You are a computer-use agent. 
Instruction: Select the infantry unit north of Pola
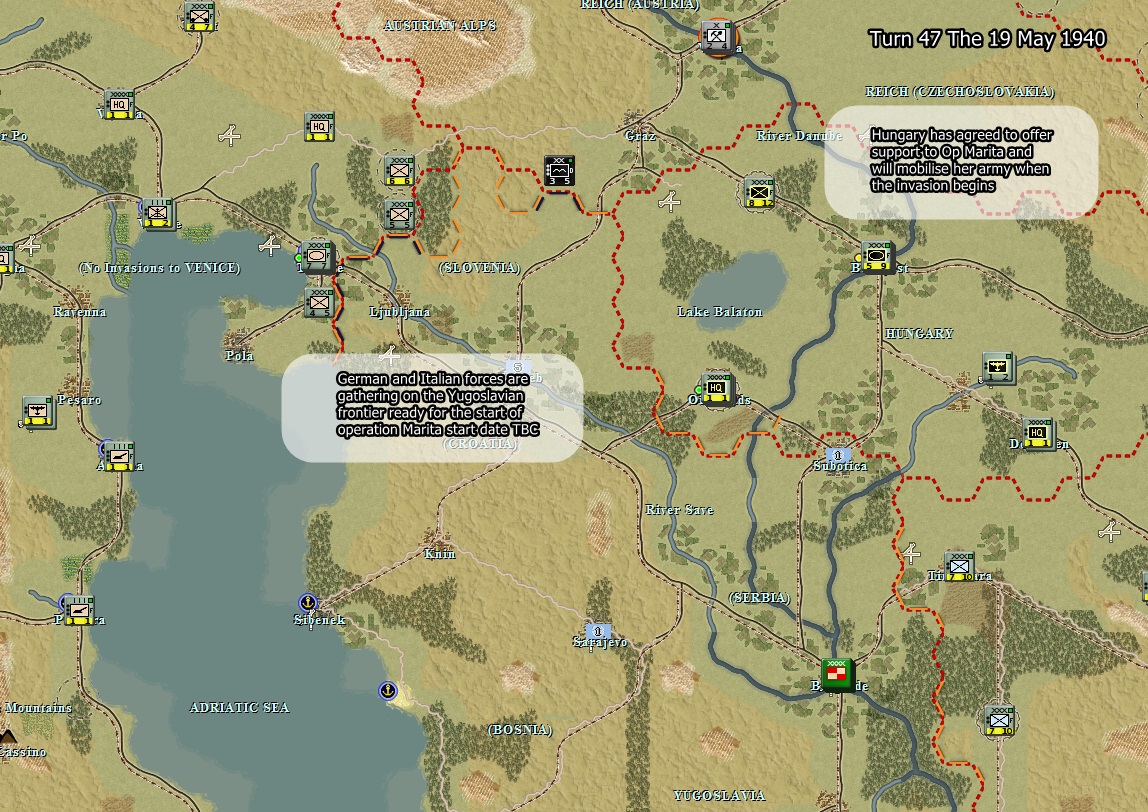coord(320,301)
